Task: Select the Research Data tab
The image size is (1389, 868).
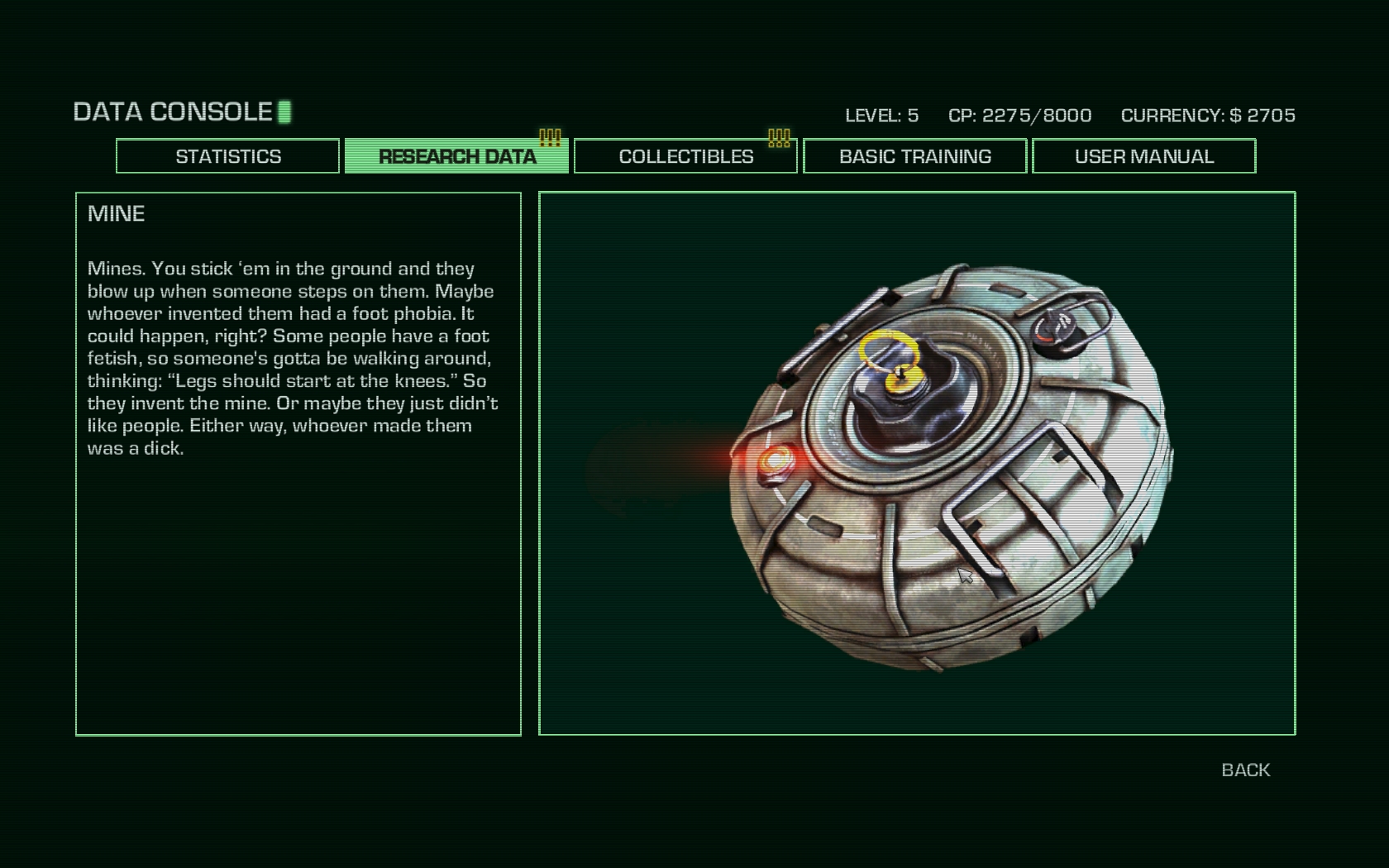Action: tap(456, 156)
